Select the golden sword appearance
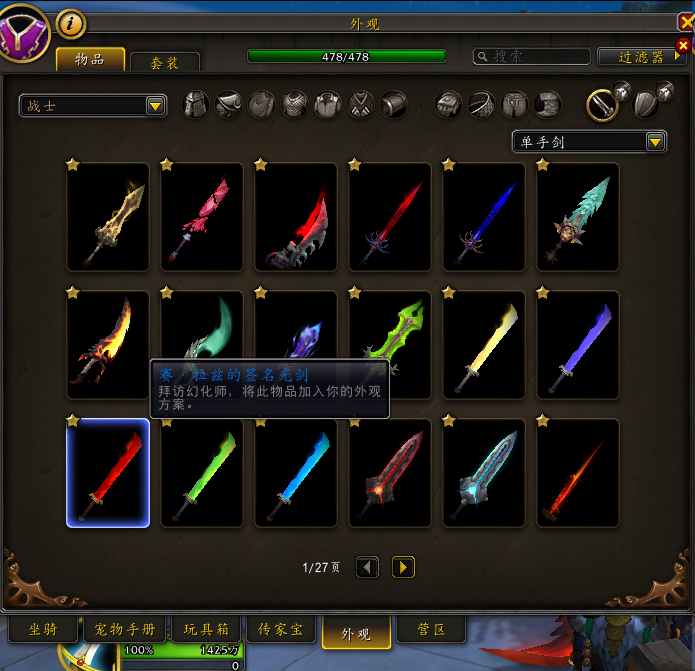695x671 pixels. (108, 217)
